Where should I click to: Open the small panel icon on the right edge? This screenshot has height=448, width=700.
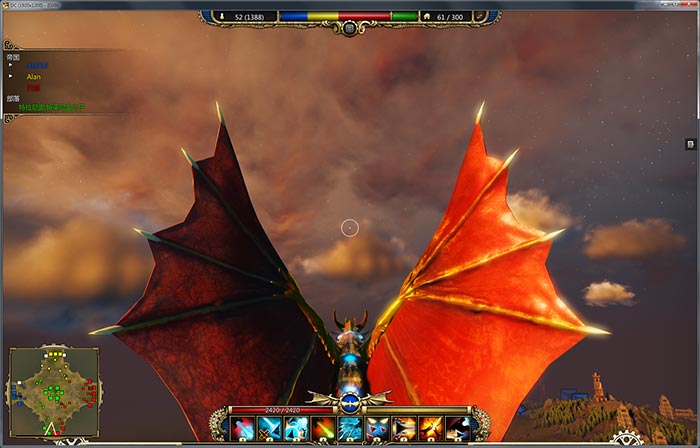(690, 144)
